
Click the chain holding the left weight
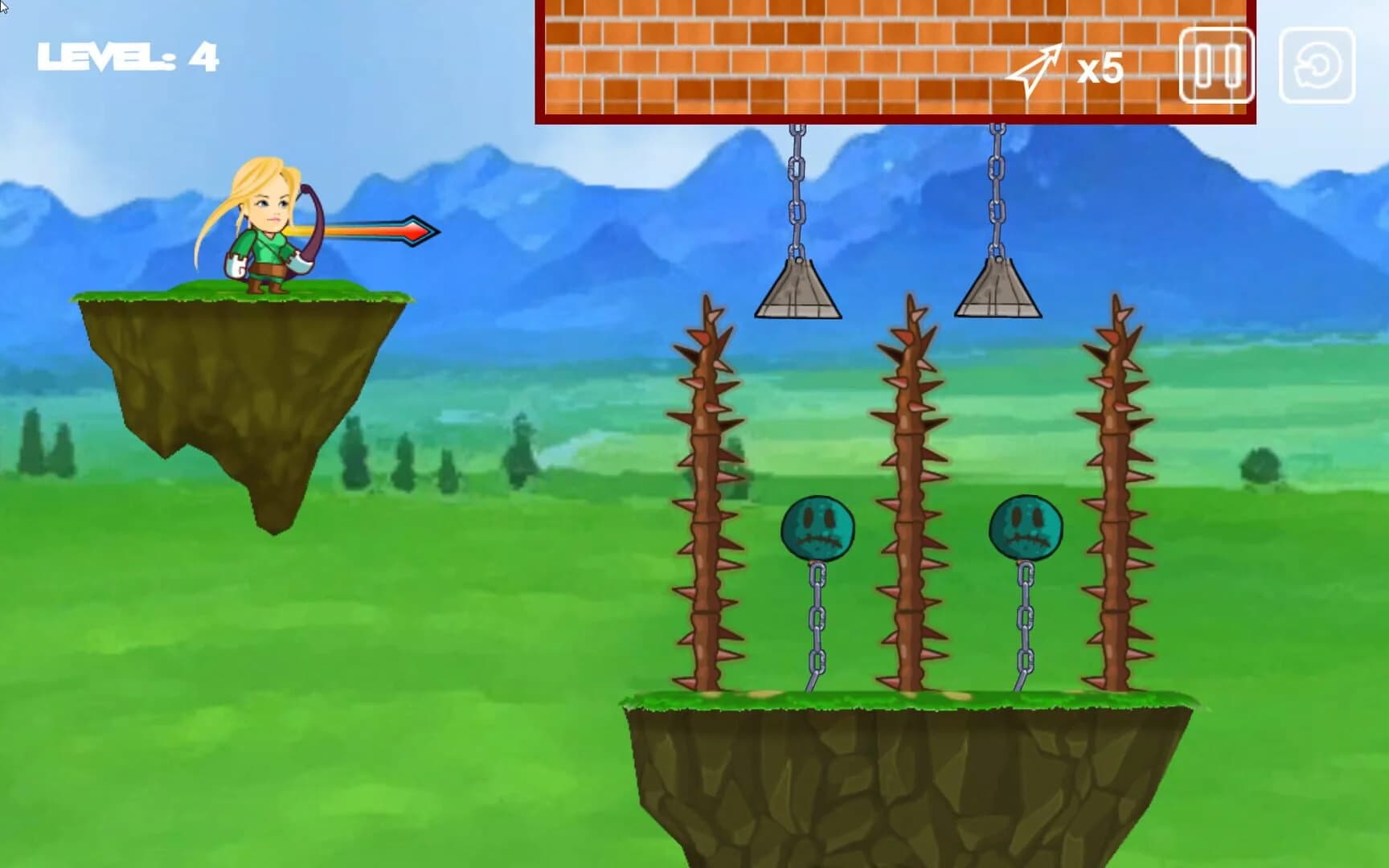click(x=796, y=193)
